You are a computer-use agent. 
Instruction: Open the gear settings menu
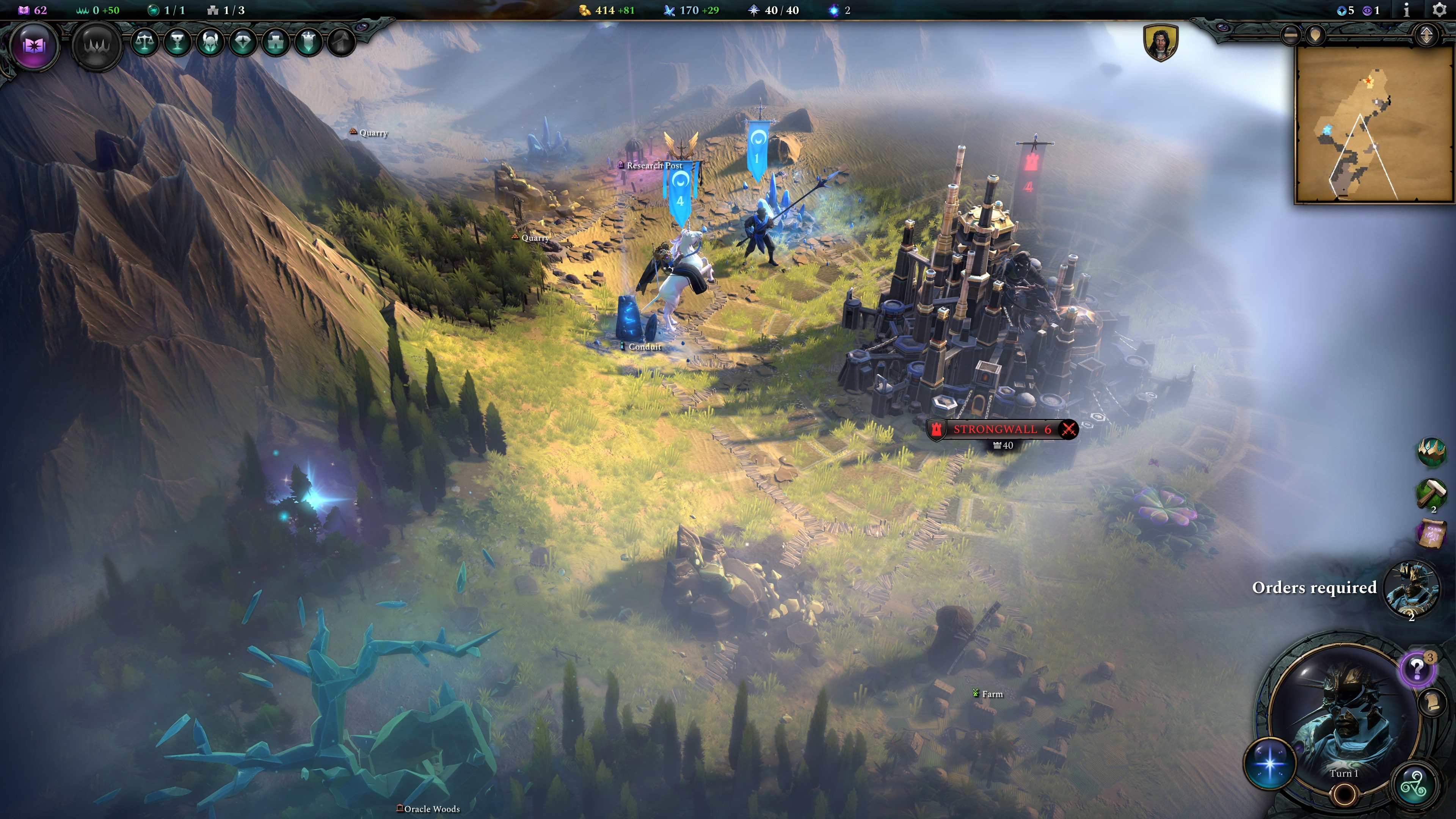(x=1440, y=10)
